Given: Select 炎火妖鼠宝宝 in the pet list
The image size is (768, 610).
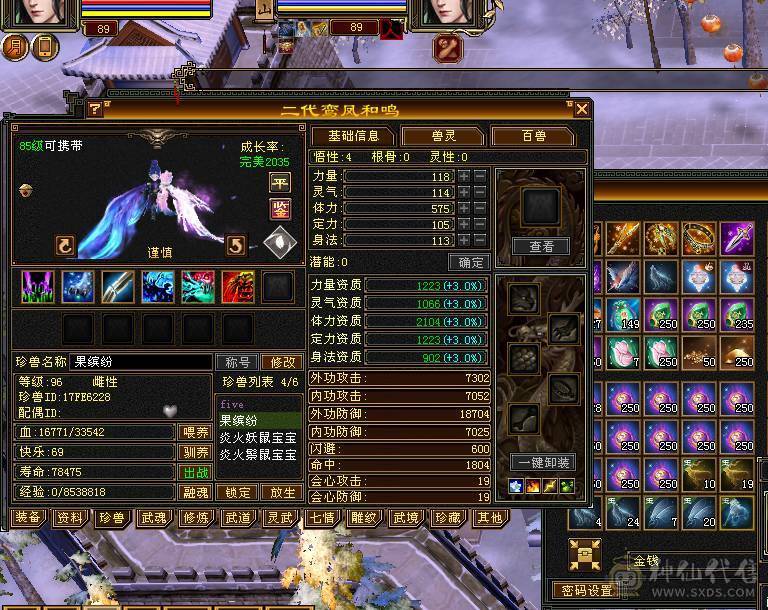Looking at the screenshot, I should click(x=258, y=437).
